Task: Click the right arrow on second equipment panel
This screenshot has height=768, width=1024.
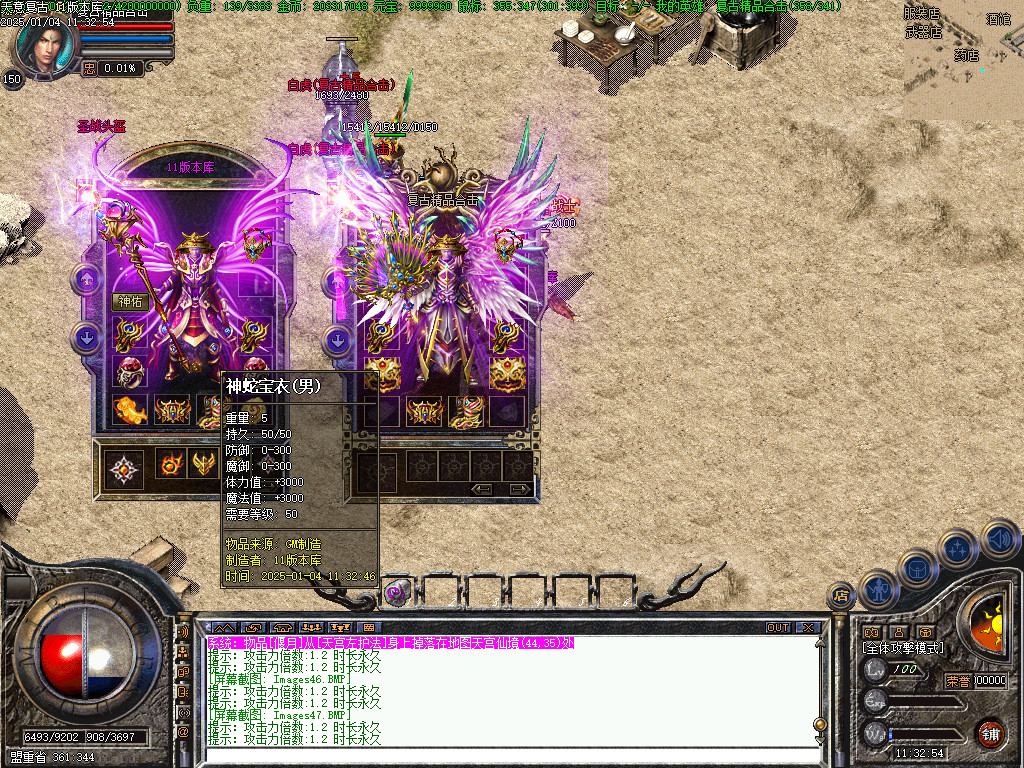Action: pos(519,489)
